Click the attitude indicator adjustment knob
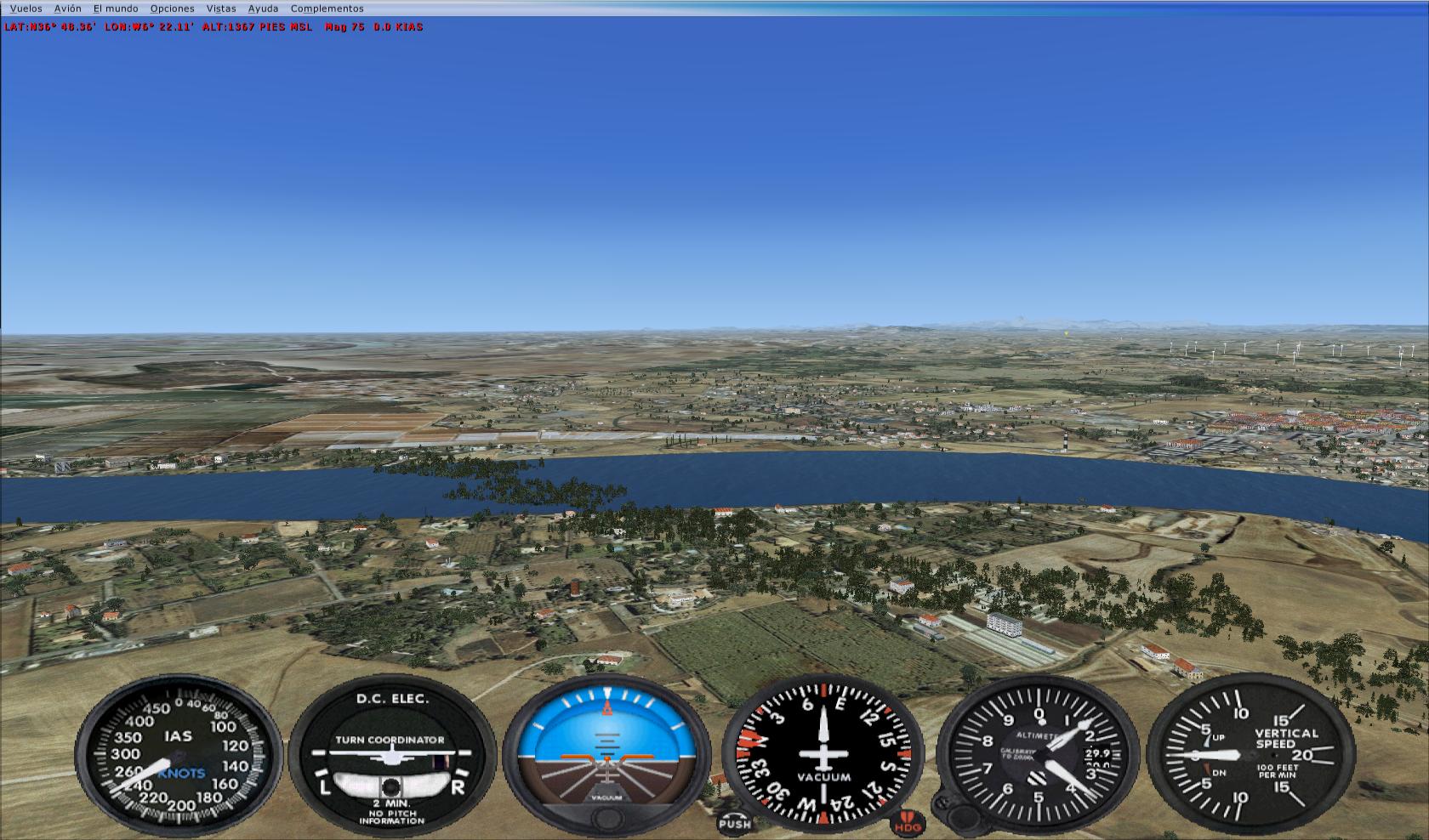This screenshot has width=1429, height=840. [x=606, y=820]
